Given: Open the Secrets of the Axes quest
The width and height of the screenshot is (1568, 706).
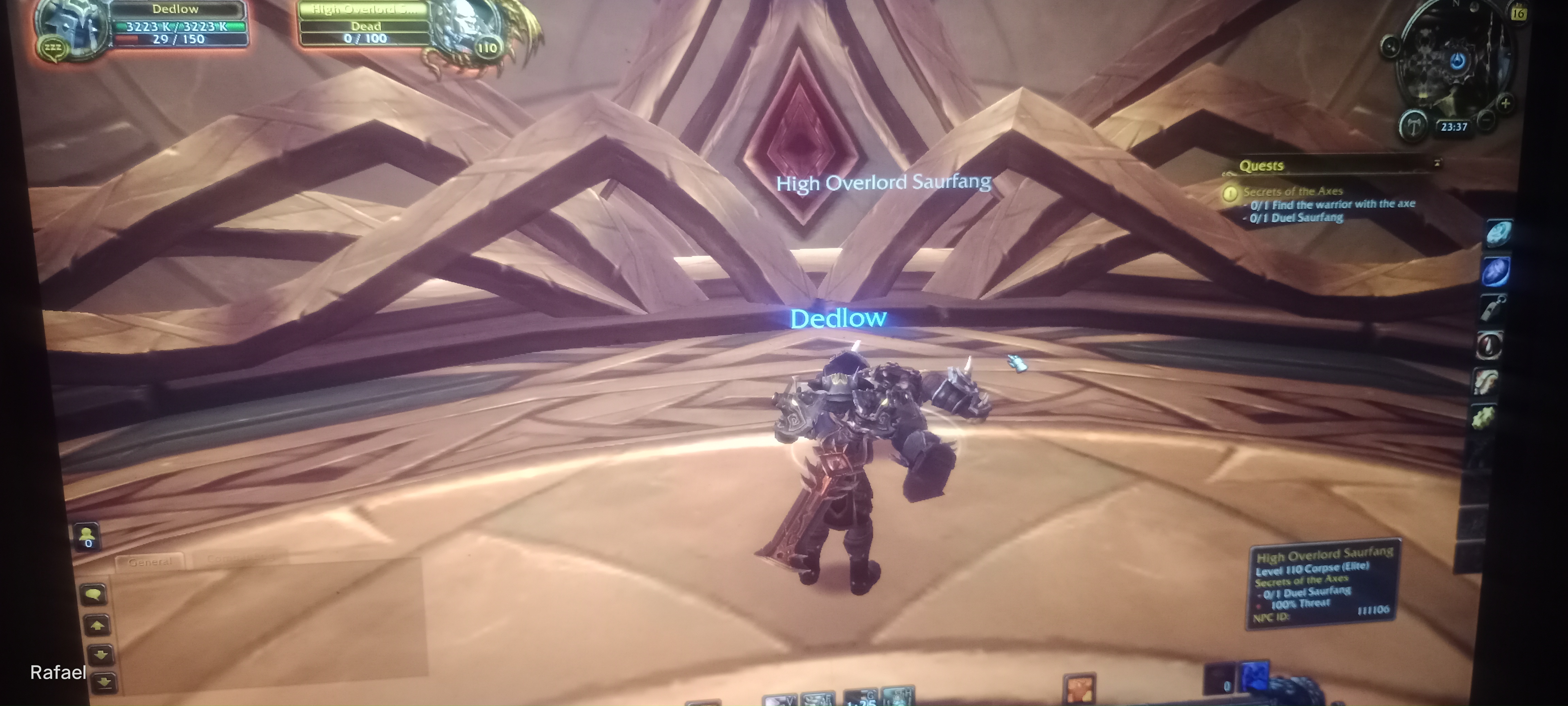Looking at the screenshot, I should [x=1292, y=191].
